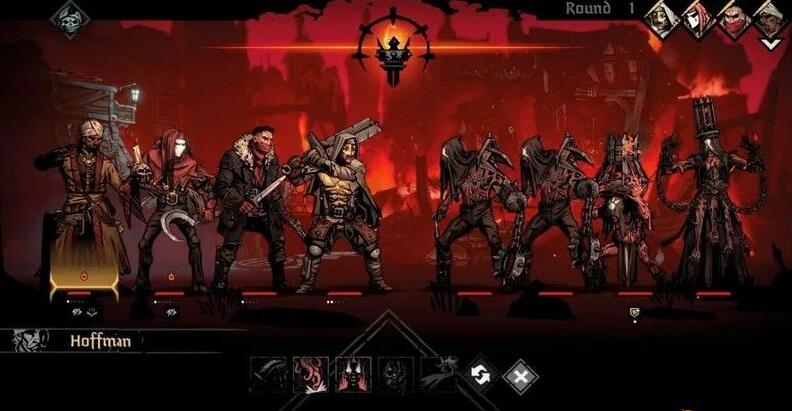The image size is (792, 411).
Task: Select the red flame skill
Action: [311, 374]
